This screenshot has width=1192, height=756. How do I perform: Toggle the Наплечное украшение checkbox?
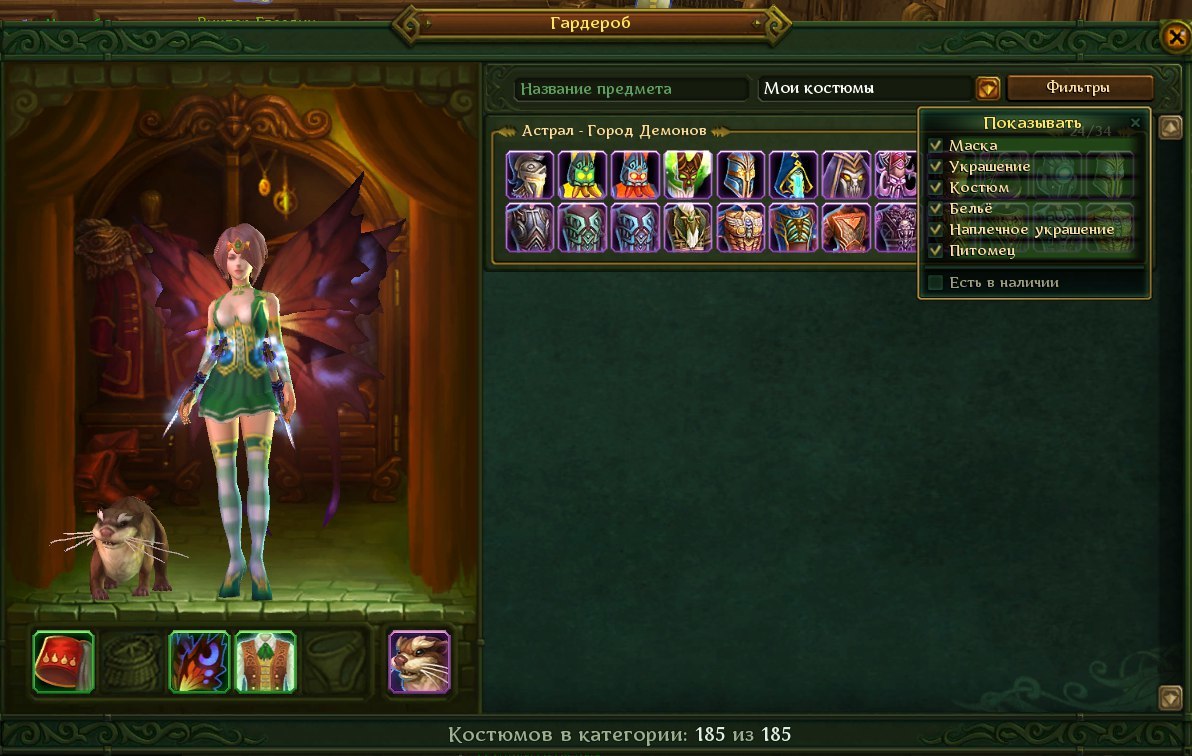(x=936, y=229)
